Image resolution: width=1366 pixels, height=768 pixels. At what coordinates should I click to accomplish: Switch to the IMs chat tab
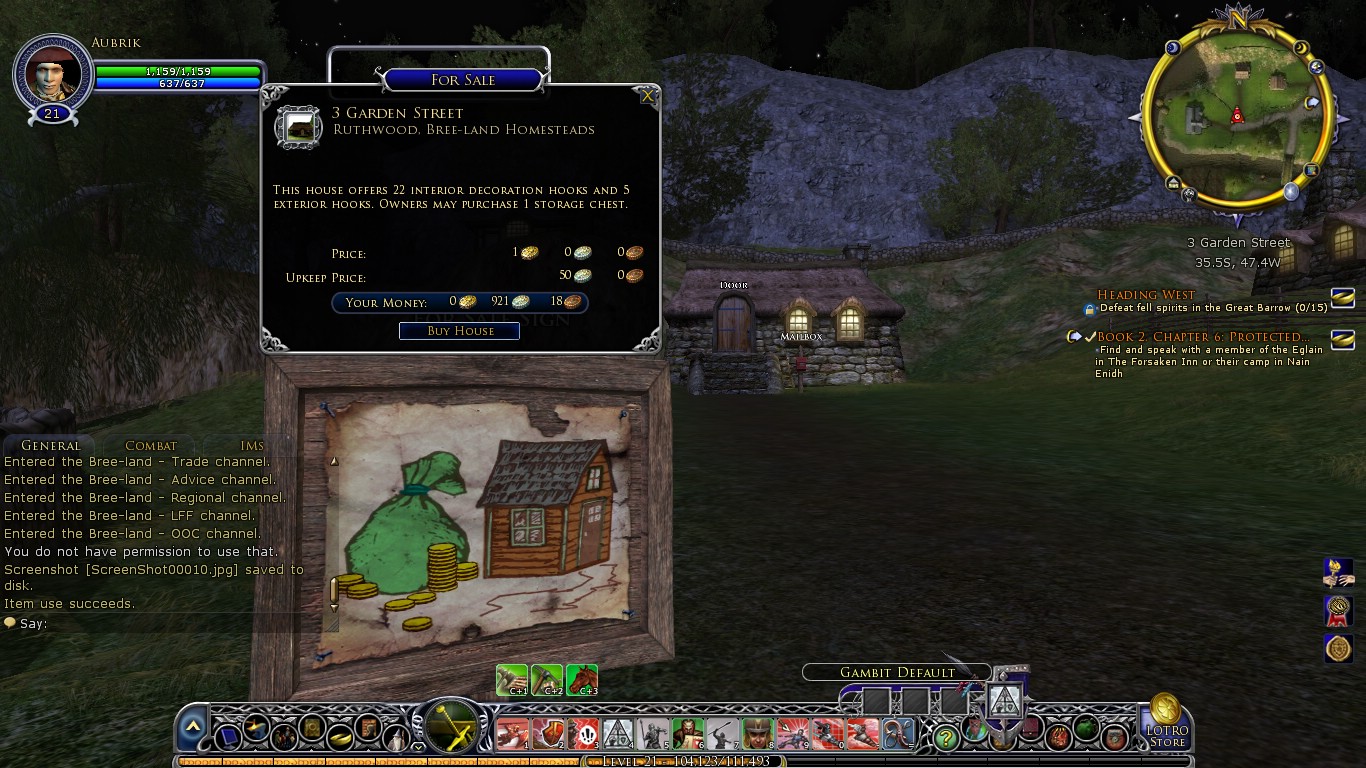(x=252, y=446)
